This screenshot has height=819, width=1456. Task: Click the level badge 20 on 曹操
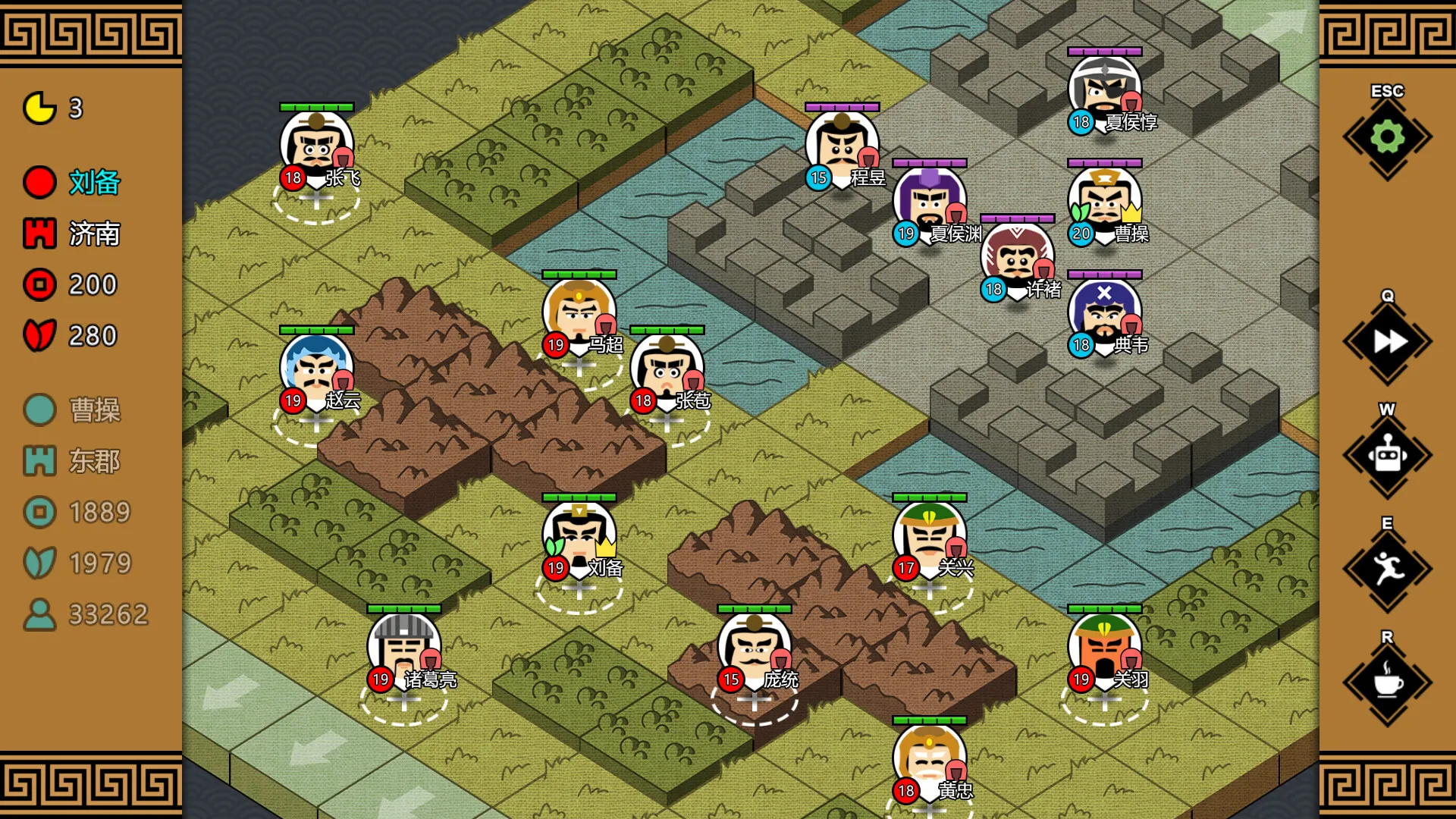tap(1079, 234)
